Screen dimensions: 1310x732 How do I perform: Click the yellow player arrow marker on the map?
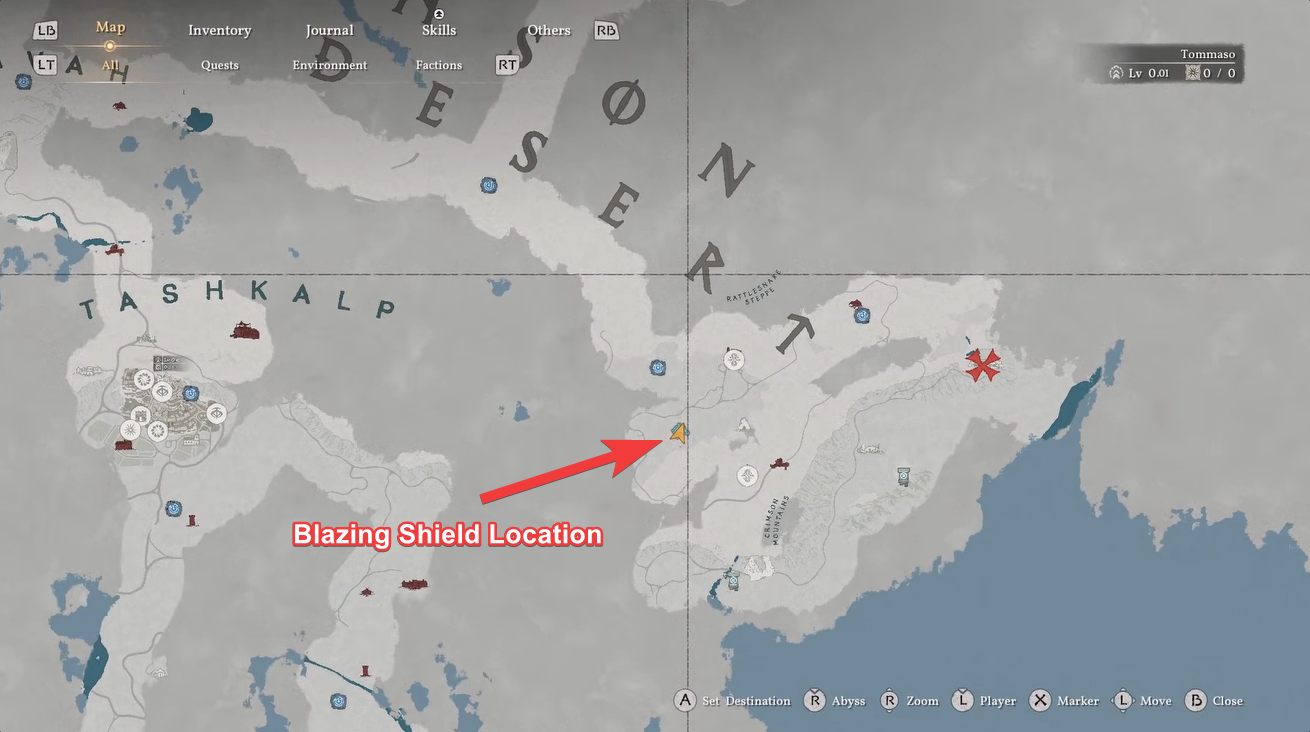click(x=678, y=433)
